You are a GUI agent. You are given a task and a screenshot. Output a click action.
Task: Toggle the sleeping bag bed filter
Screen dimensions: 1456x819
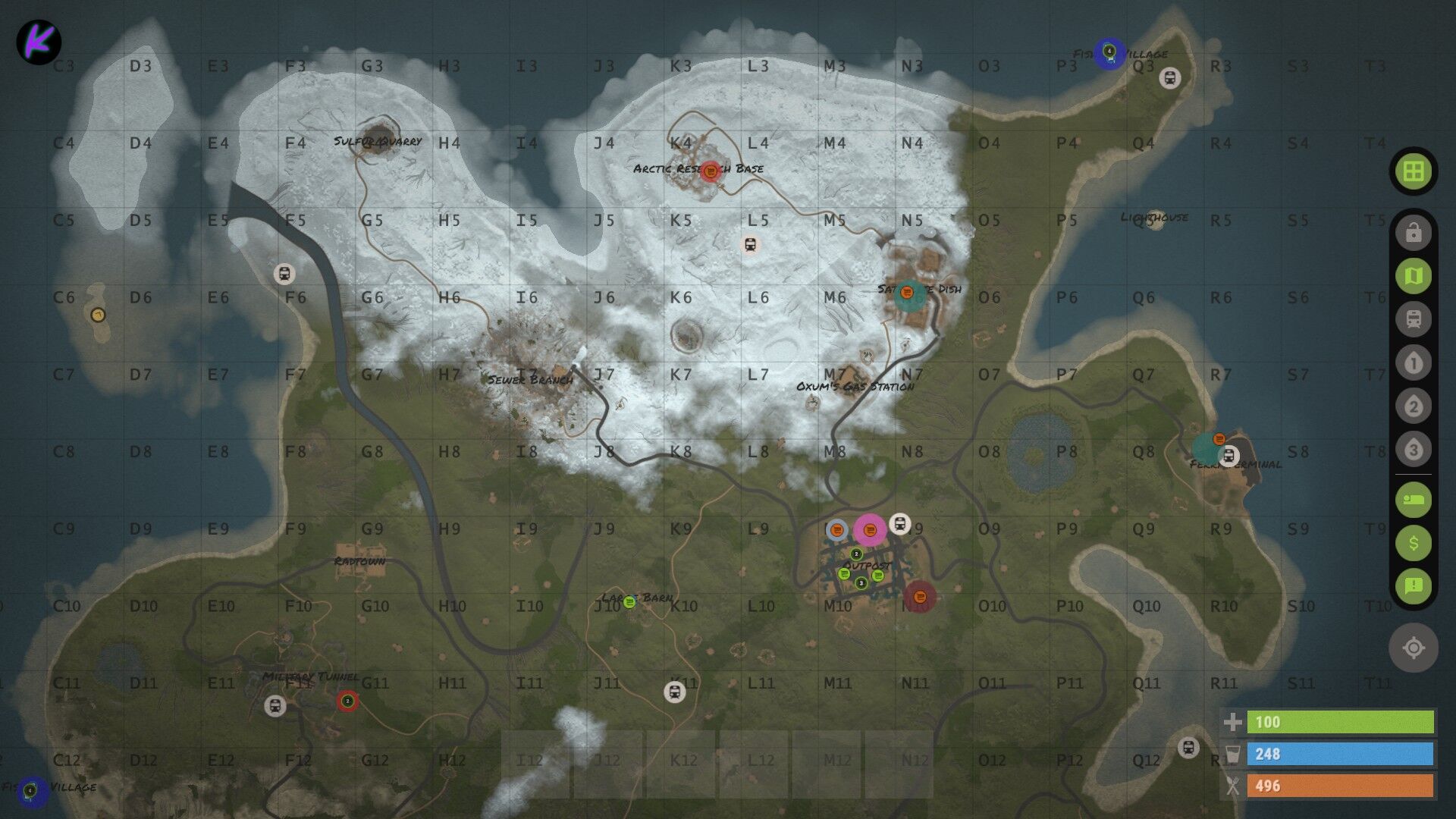tap(1413, 500)
